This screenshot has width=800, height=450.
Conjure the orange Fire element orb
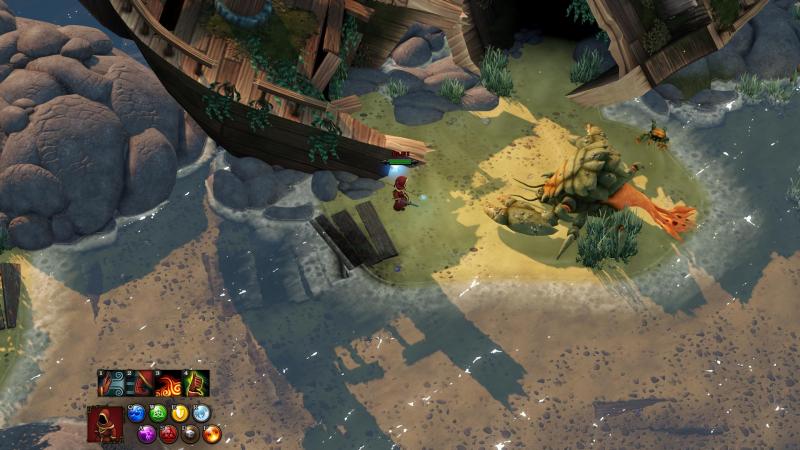click(211, 433)
